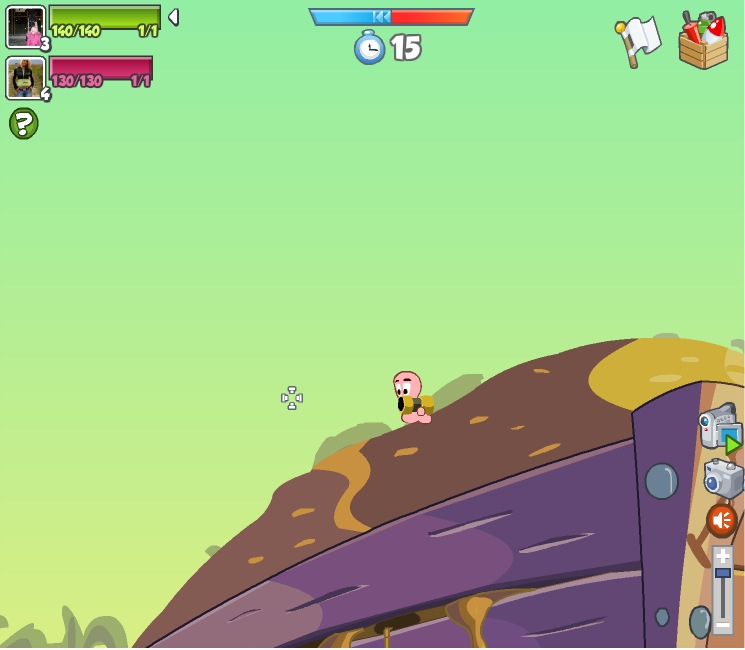Zoom out with the minus button

[x=722, y=623]
